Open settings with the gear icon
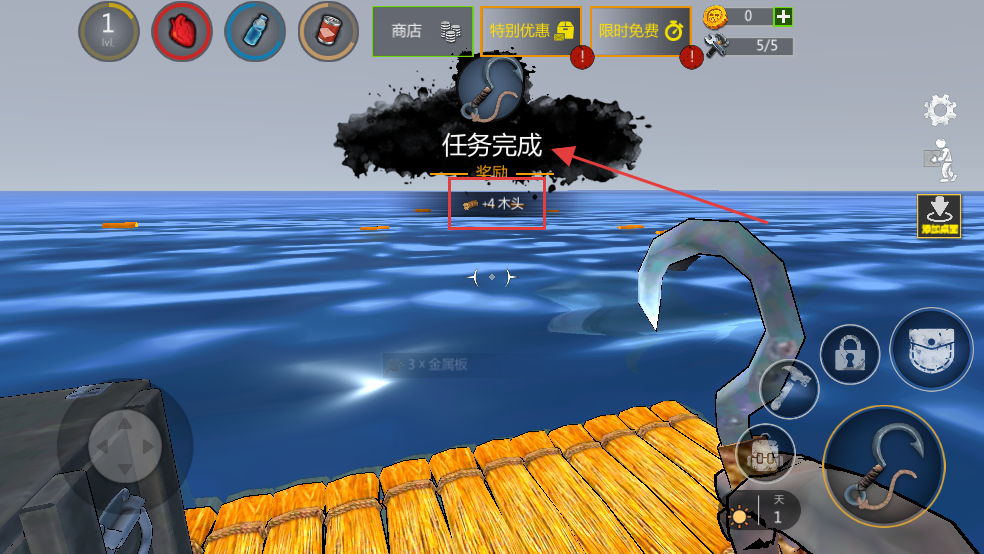 pyautogui.click(x=940, y=110)
